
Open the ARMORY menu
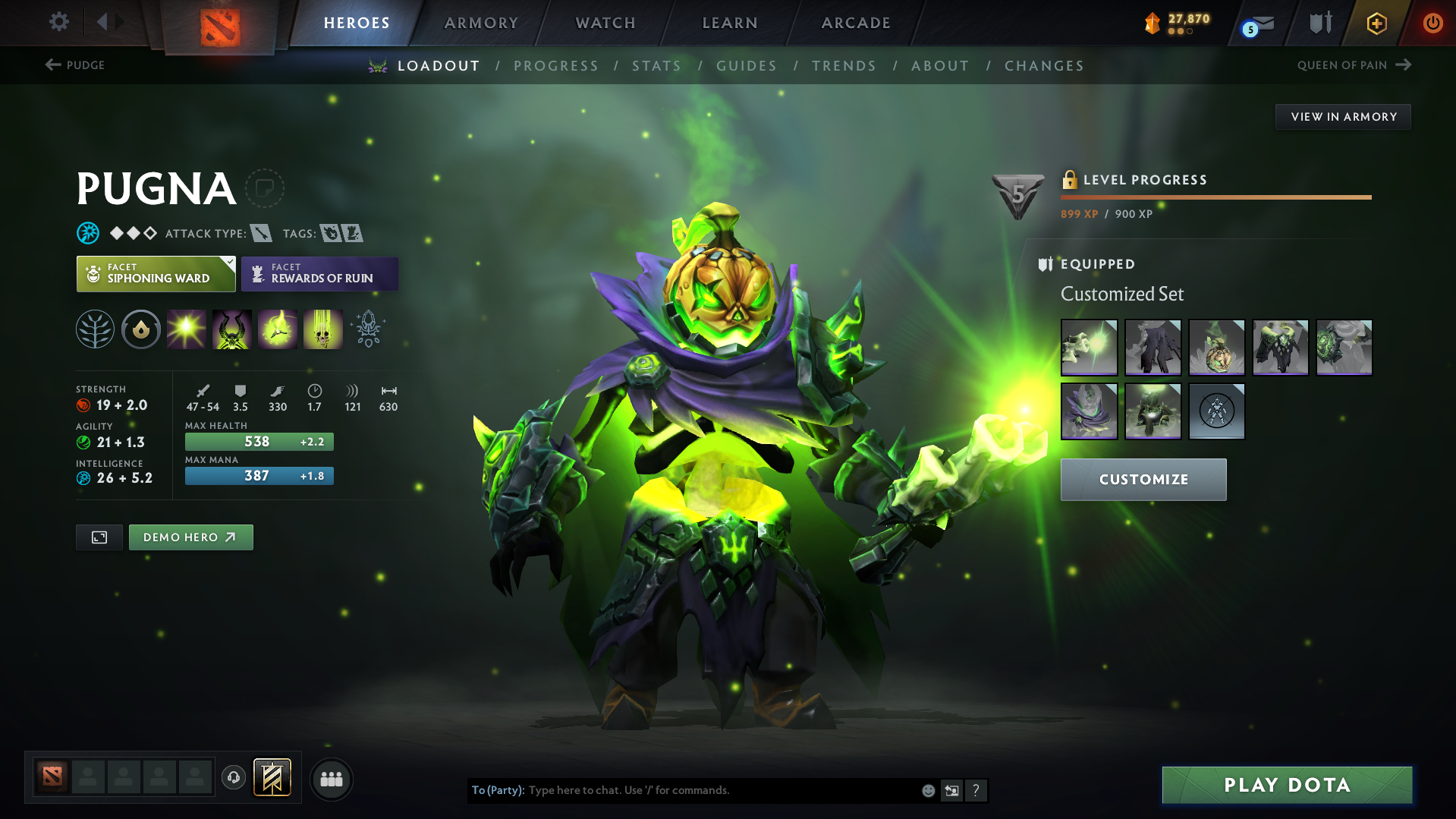coord(482,23)
